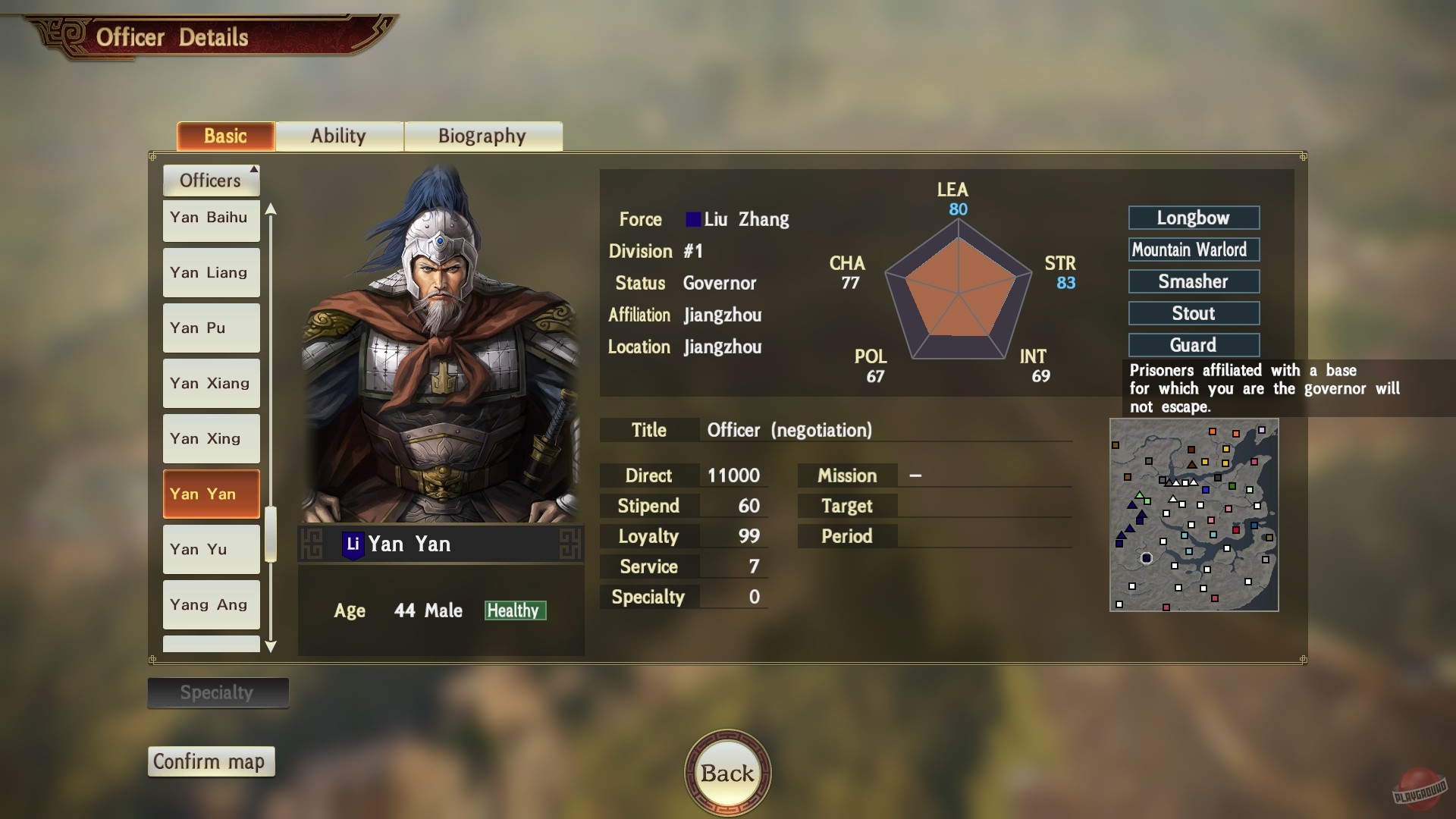Click the Specialty button
Viewport: 1456px width, 819px height.
[218, 692]
